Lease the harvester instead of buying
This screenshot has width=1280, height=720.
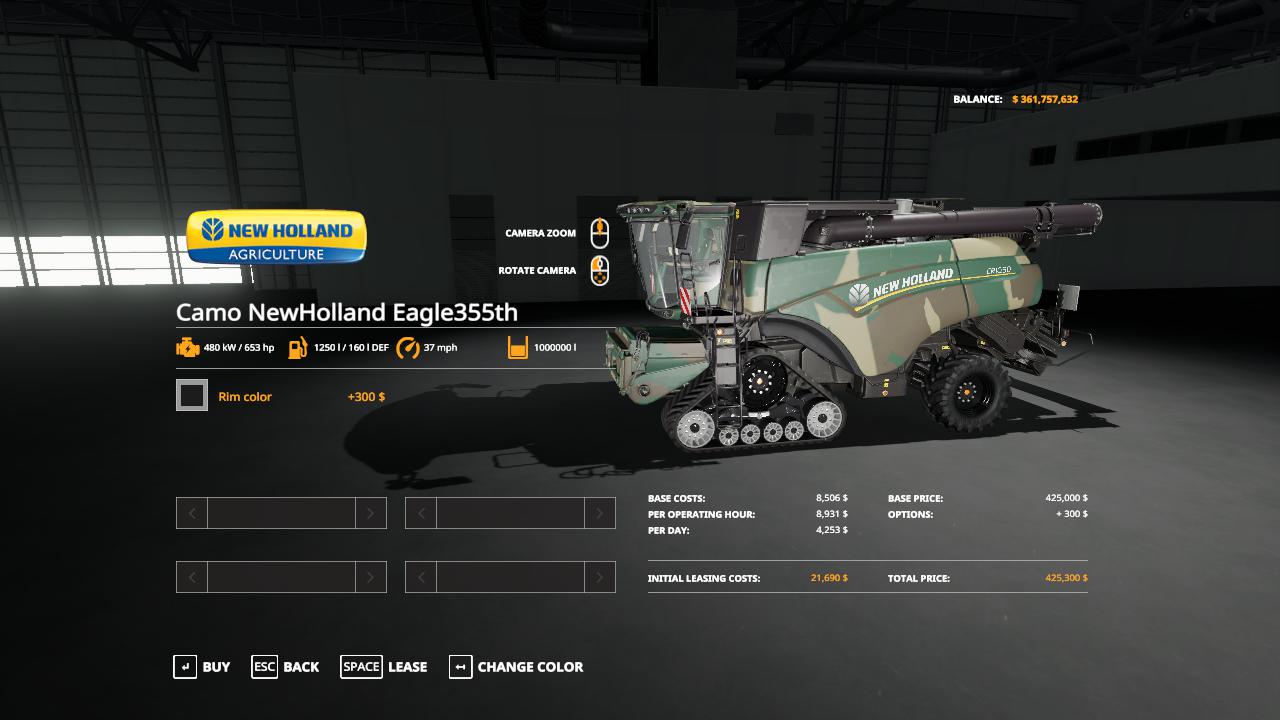384,667
